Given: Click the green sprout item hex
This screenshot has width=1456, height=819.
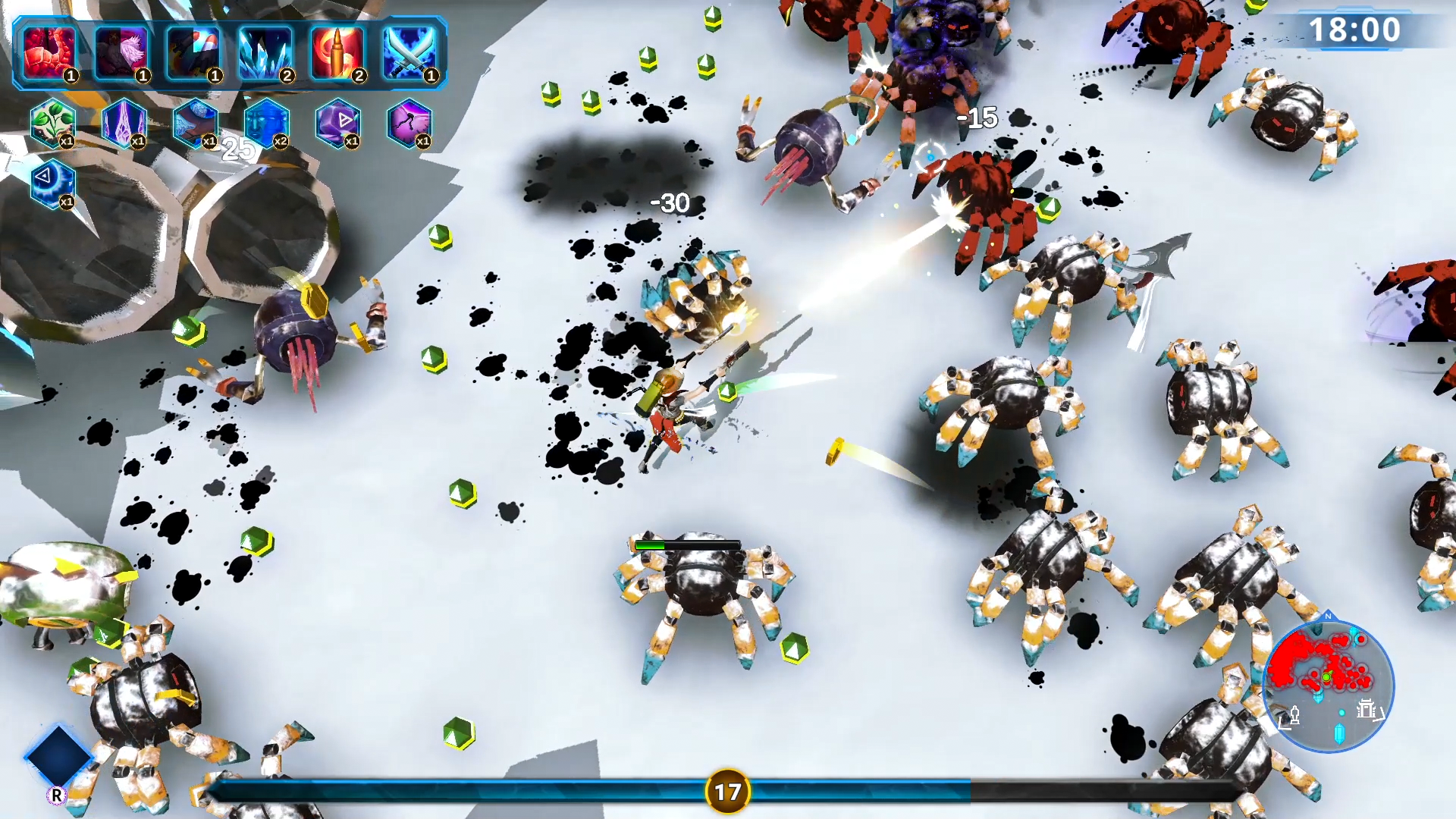Looking at the screenshot, I should pos(53,124).
